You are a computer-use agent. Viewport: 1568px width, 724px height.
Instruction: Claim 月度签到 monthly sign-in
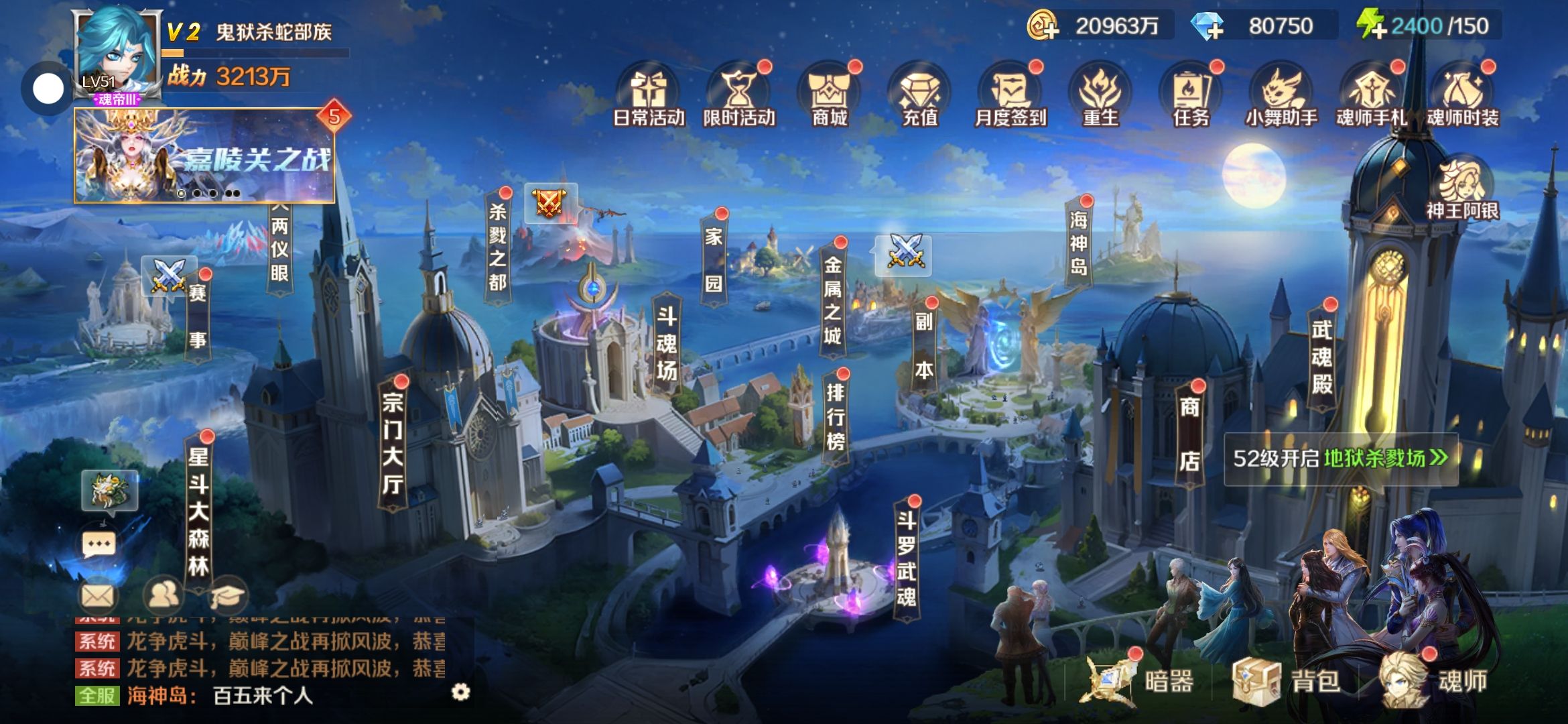(x=1010, y=95)
